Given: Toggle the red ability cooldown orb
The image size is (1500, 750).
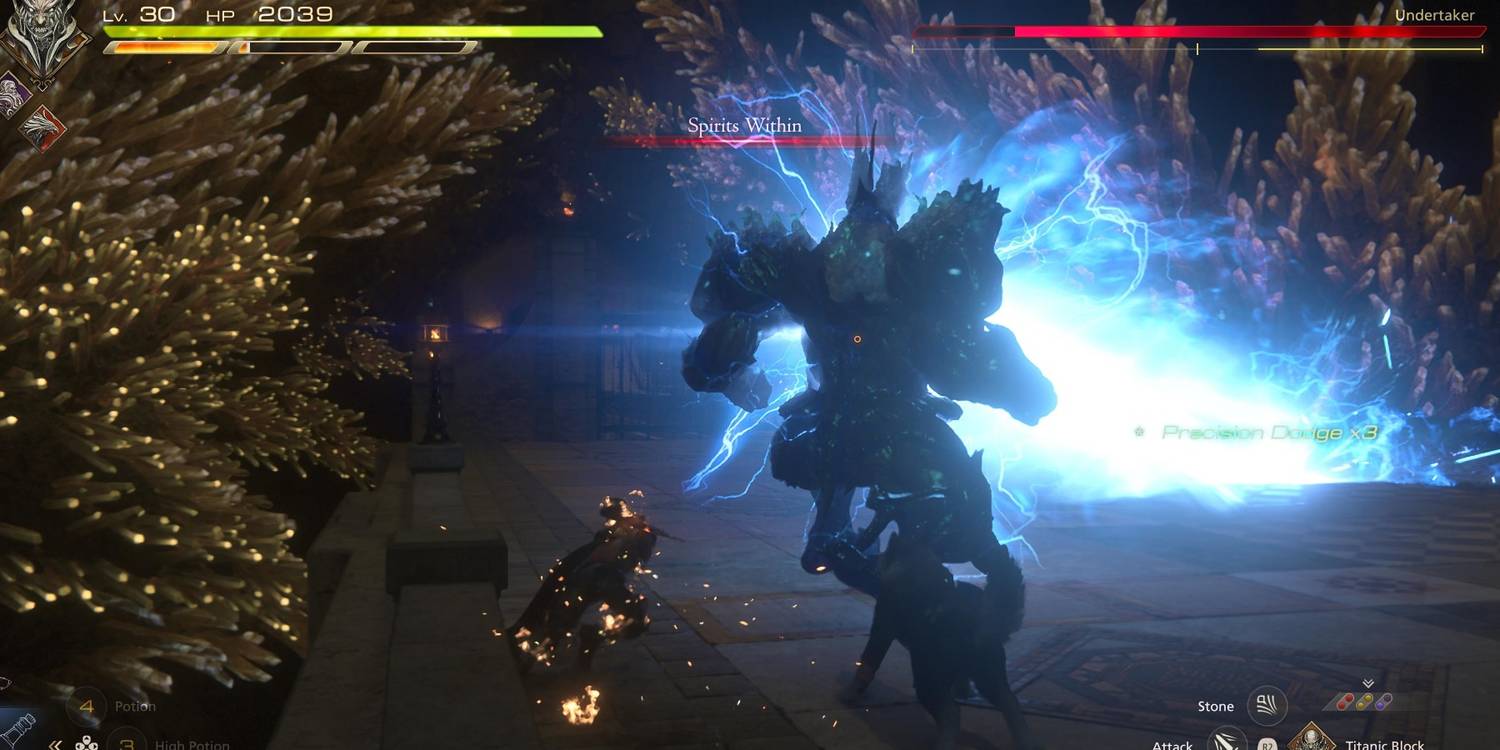Looking at the screenshot, I should click(1344, 701).
